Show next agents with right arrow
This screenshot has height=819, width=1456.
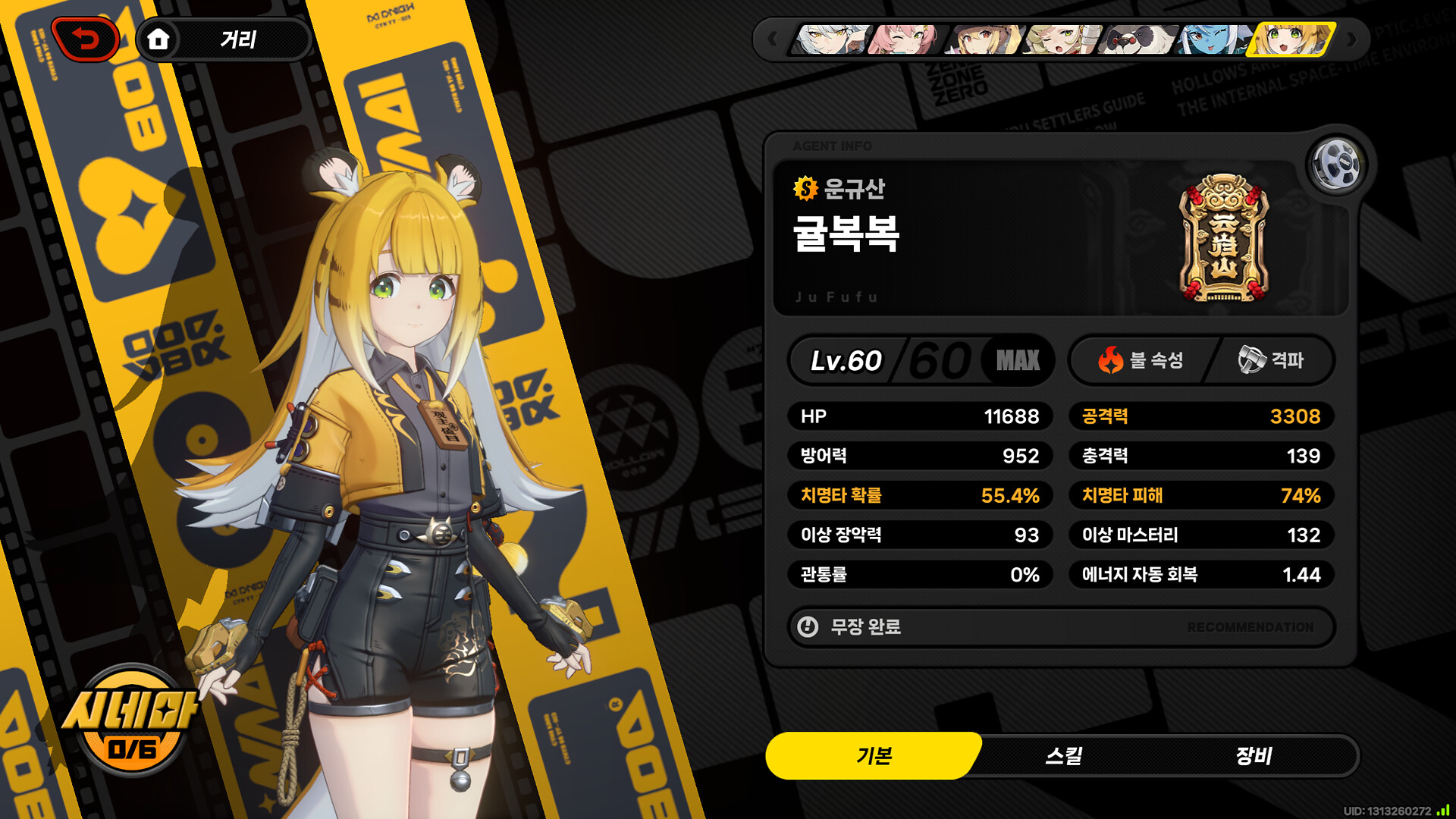[x=1352, y=39]
